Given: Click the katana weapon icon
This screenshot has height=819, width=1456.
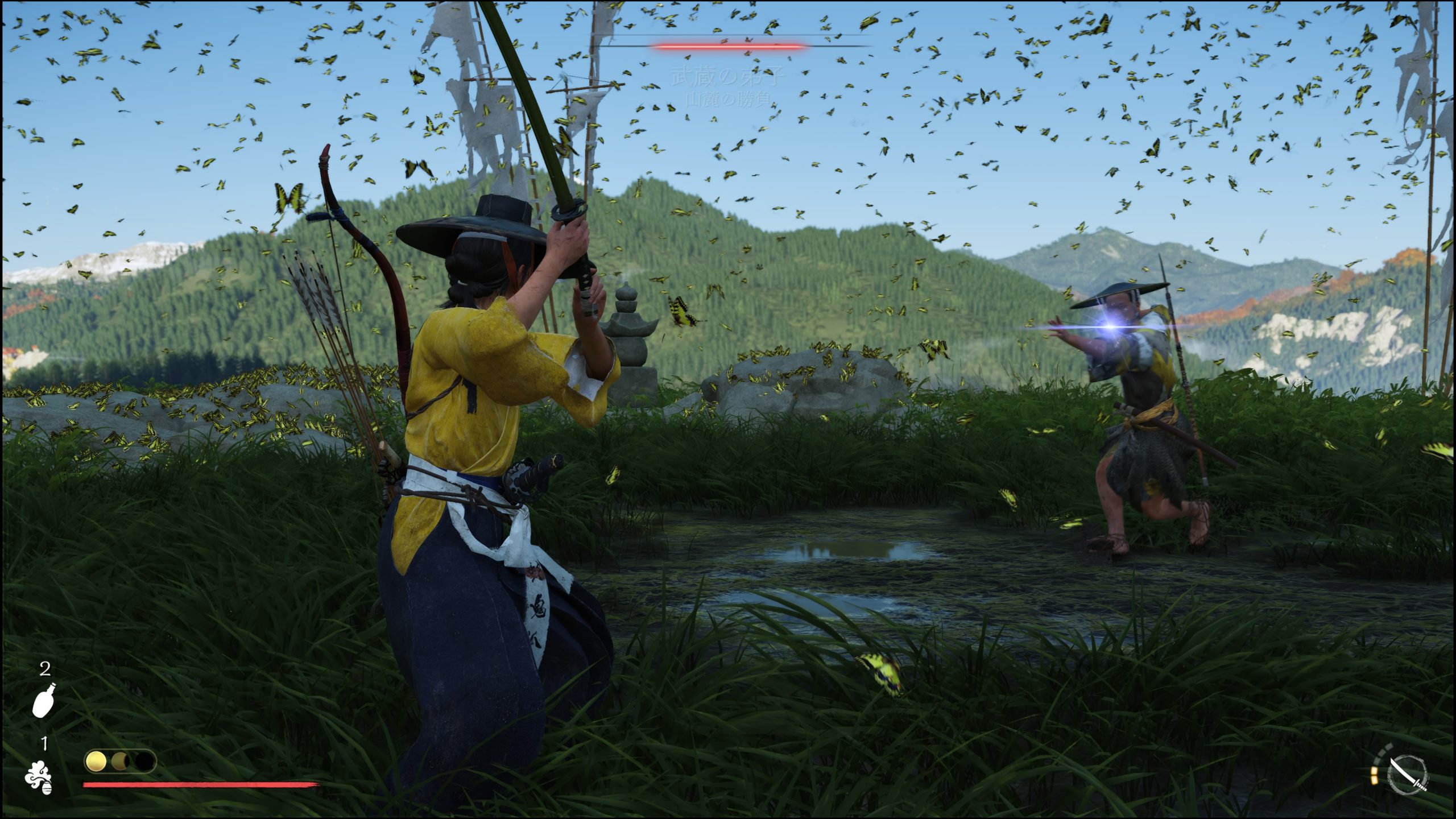Looking at the screenshot, I should [1408, 775].
